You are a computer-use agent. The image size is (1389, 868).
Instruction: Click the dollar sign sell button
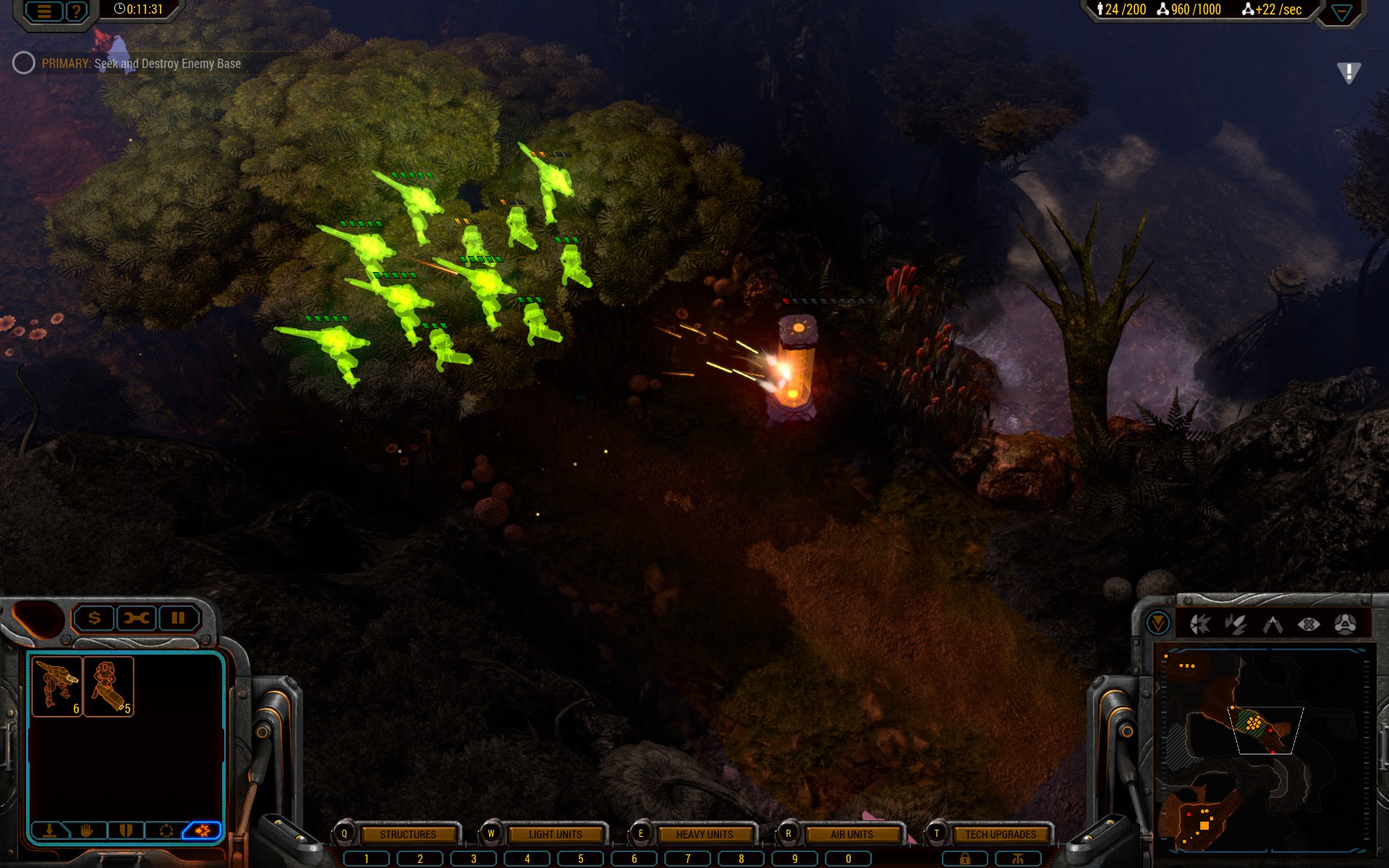95,618
